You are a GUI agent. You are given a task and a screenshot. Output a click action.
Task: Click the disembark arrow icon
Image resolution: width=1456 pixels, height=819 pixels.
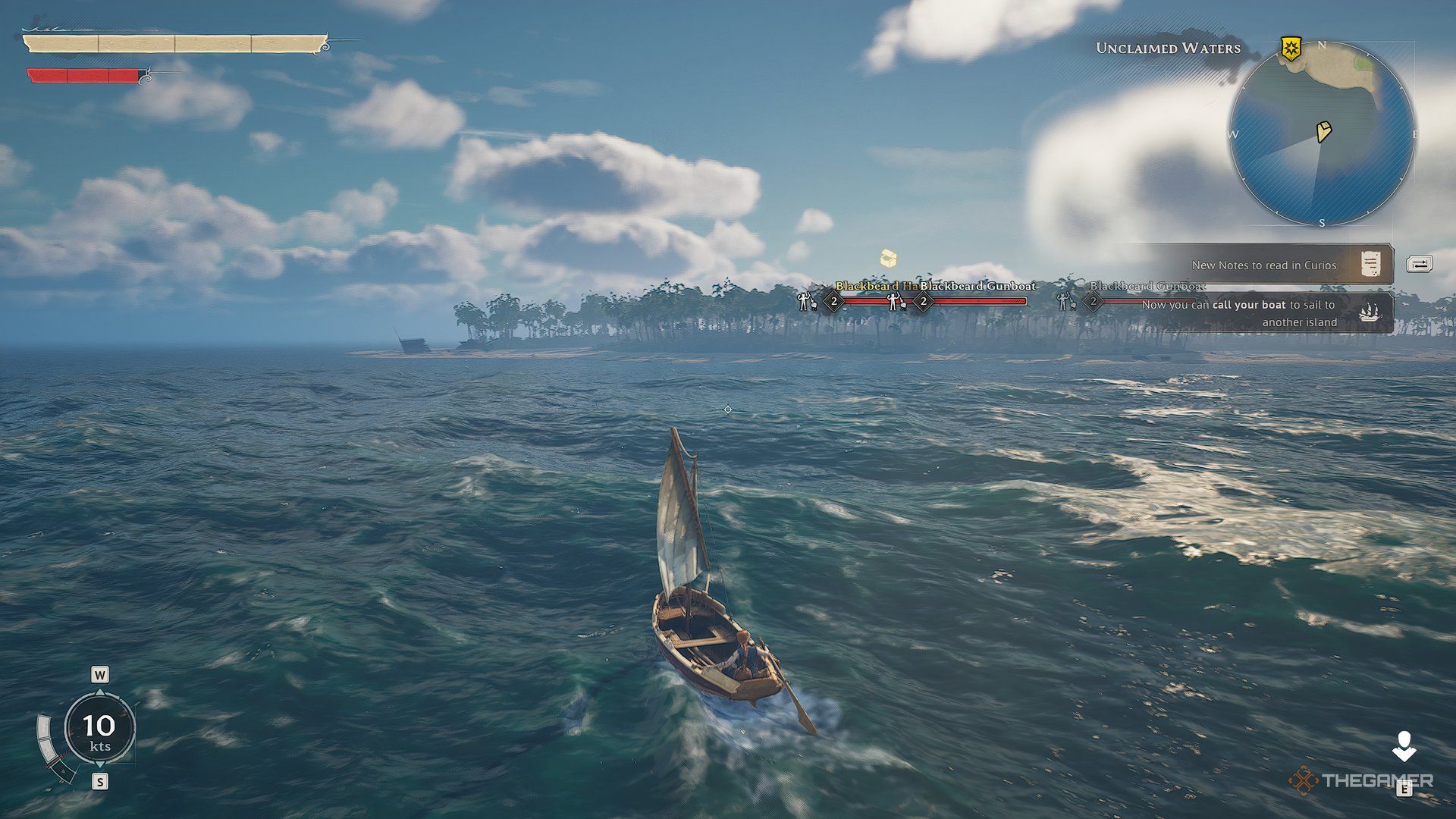point(1404,746)
